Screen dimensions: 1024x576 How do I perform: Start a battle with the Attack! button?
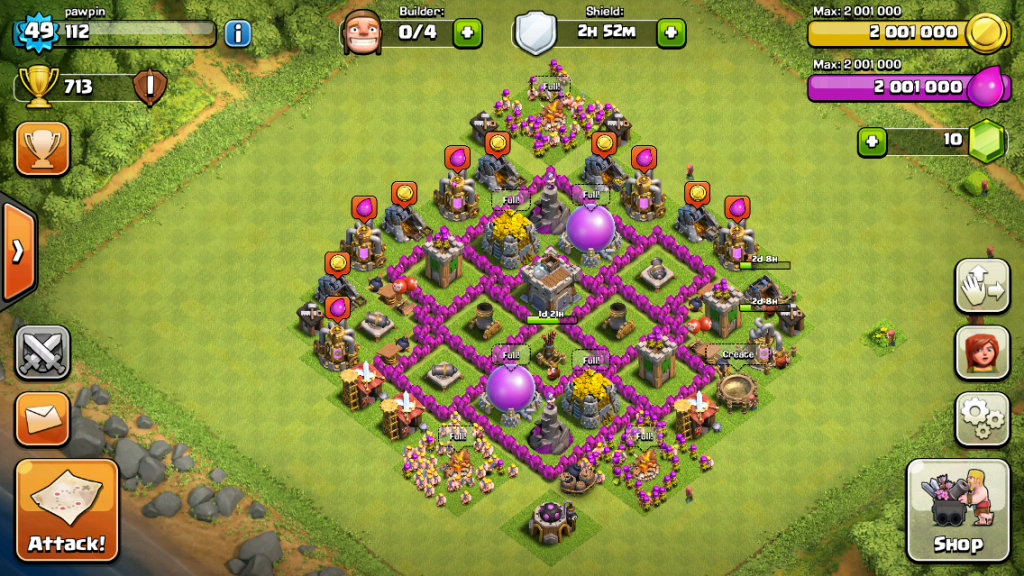point(67,512)
